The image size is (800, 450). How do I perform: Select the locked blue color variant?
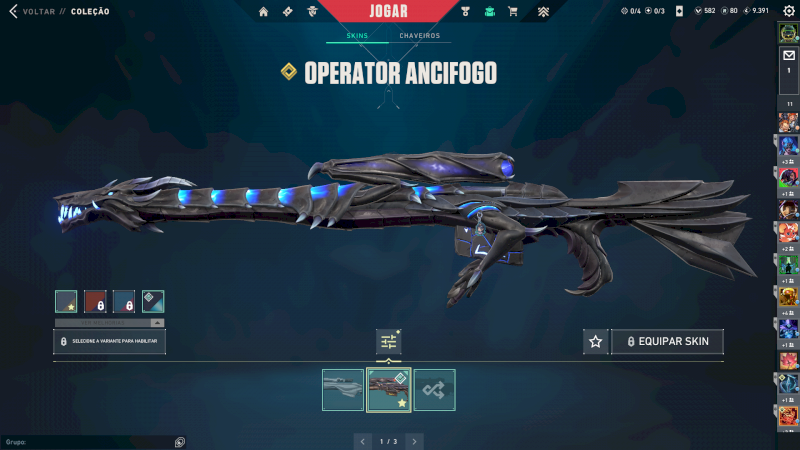coord(124,301)
